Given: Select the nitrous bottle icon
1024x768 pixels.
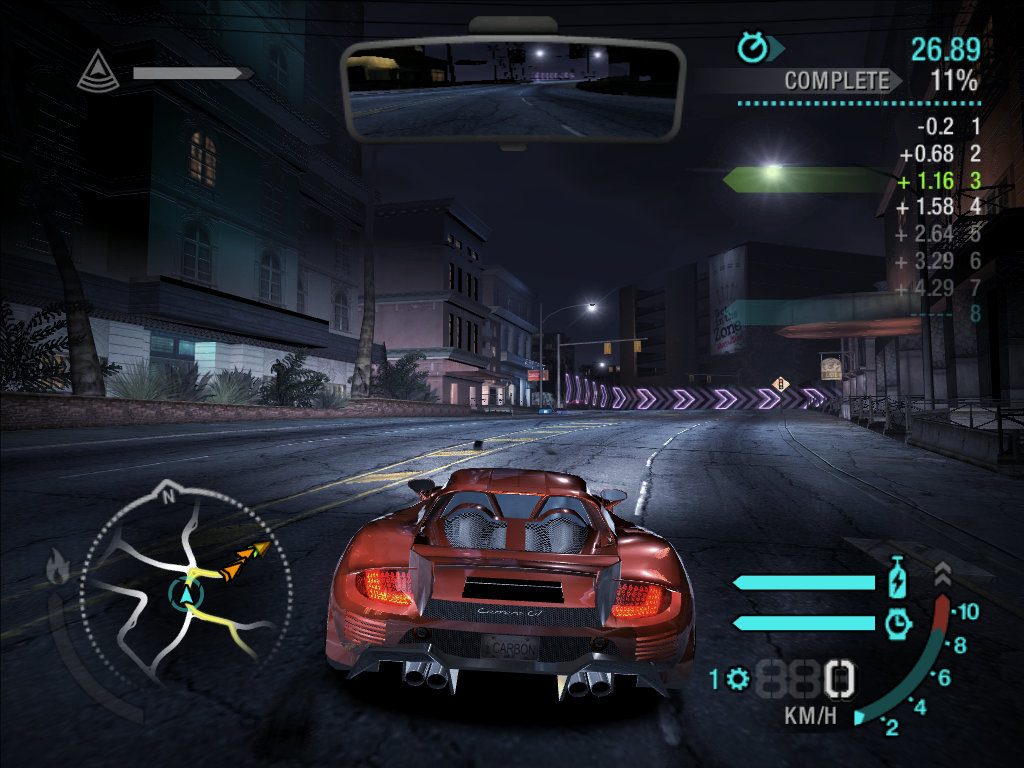Looking at the screenshot, I should point(897,581).
